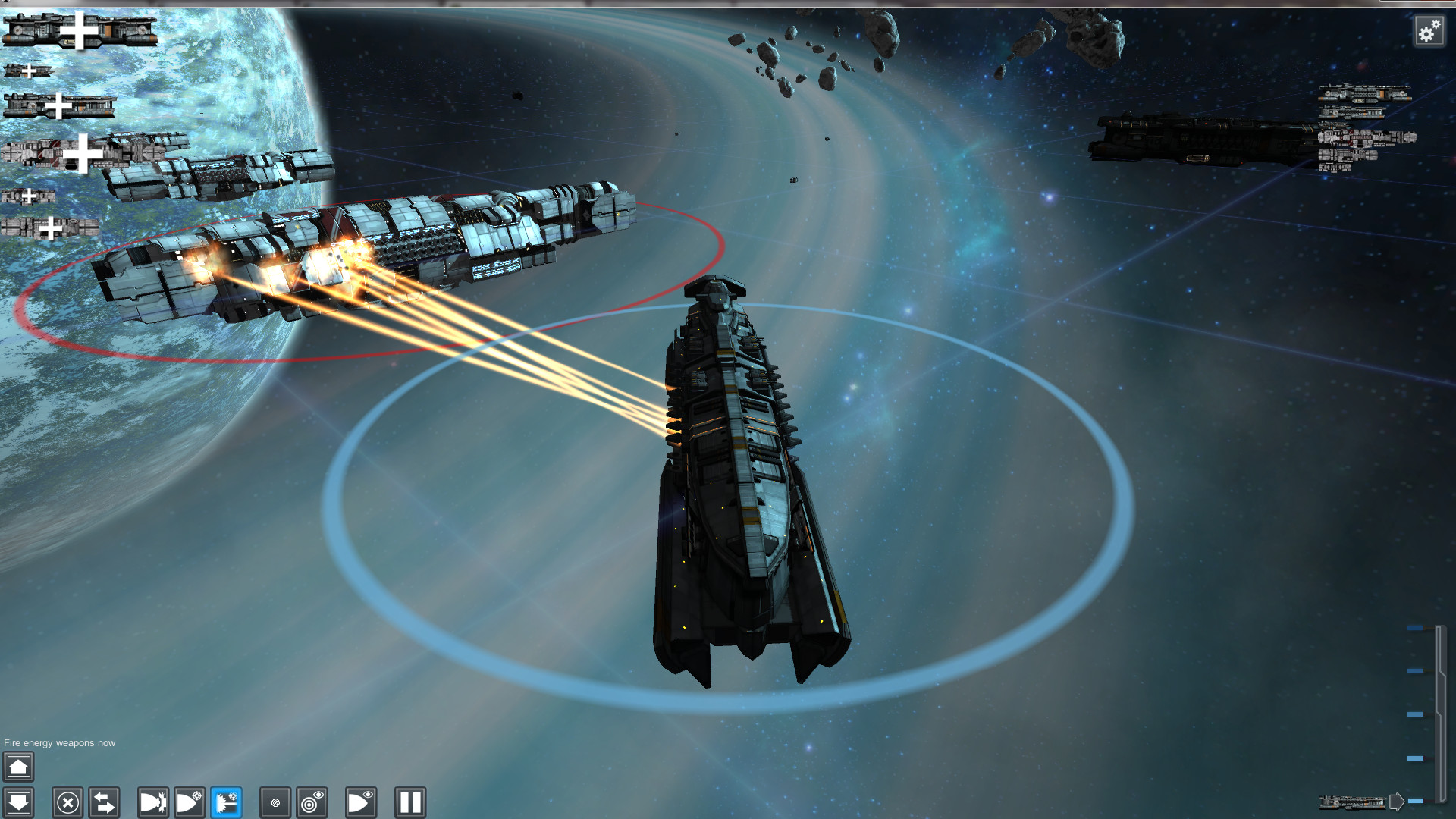The height and width of the screenshot is (819, 1456).
Task: Open the settings gear in top-right corner
Action: point(1429,32)
